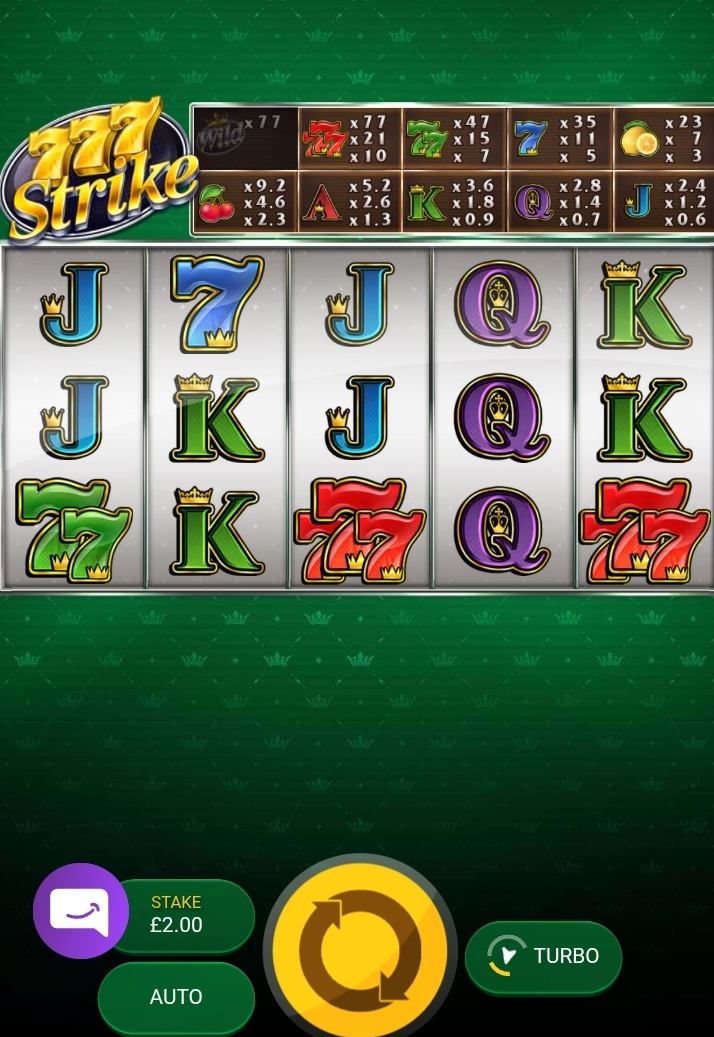Spin the reels with the yellow button
Image resolution: width=714 pixels, height=1037 pixels.
click(x=360, y=949)
